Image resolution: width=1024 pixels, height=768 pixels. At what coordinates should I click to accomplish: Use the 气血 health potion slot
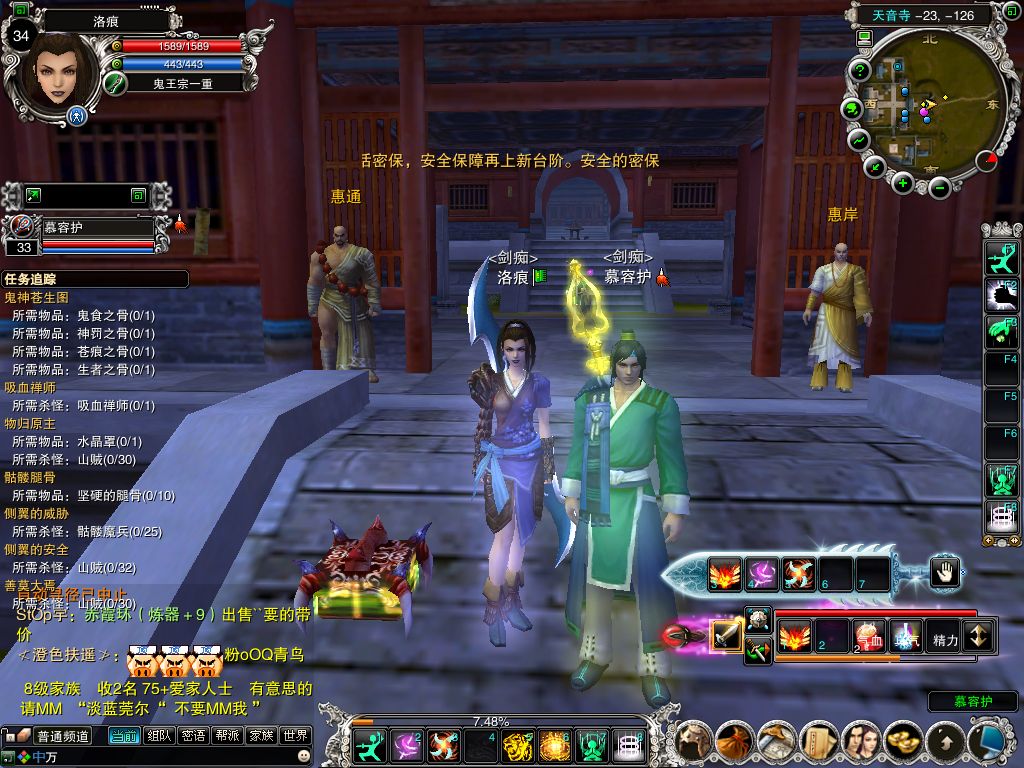tap(867, 635)
